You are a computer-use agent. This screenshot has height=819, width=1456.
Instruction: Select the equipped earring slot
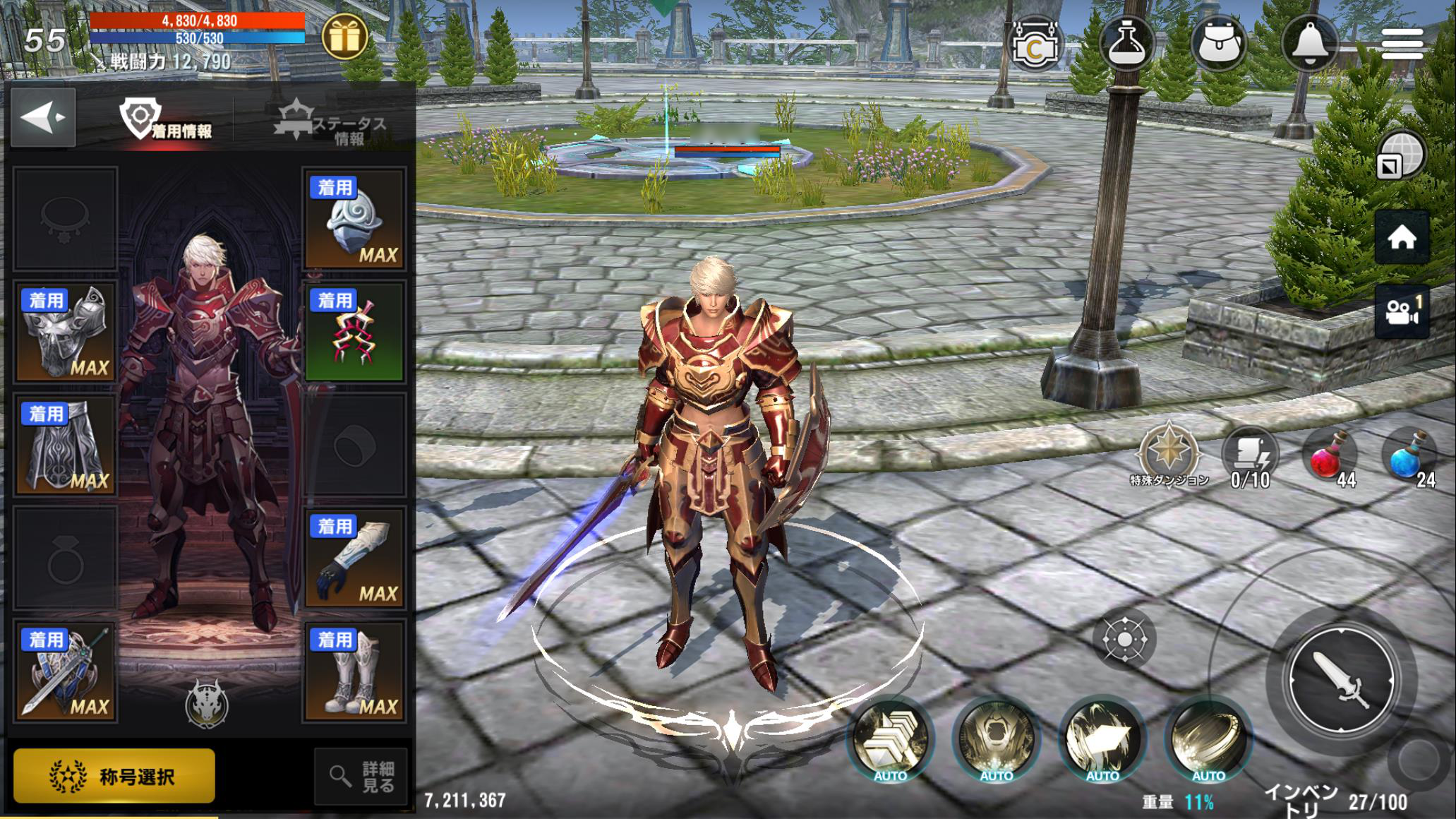[x=354, y=332]
